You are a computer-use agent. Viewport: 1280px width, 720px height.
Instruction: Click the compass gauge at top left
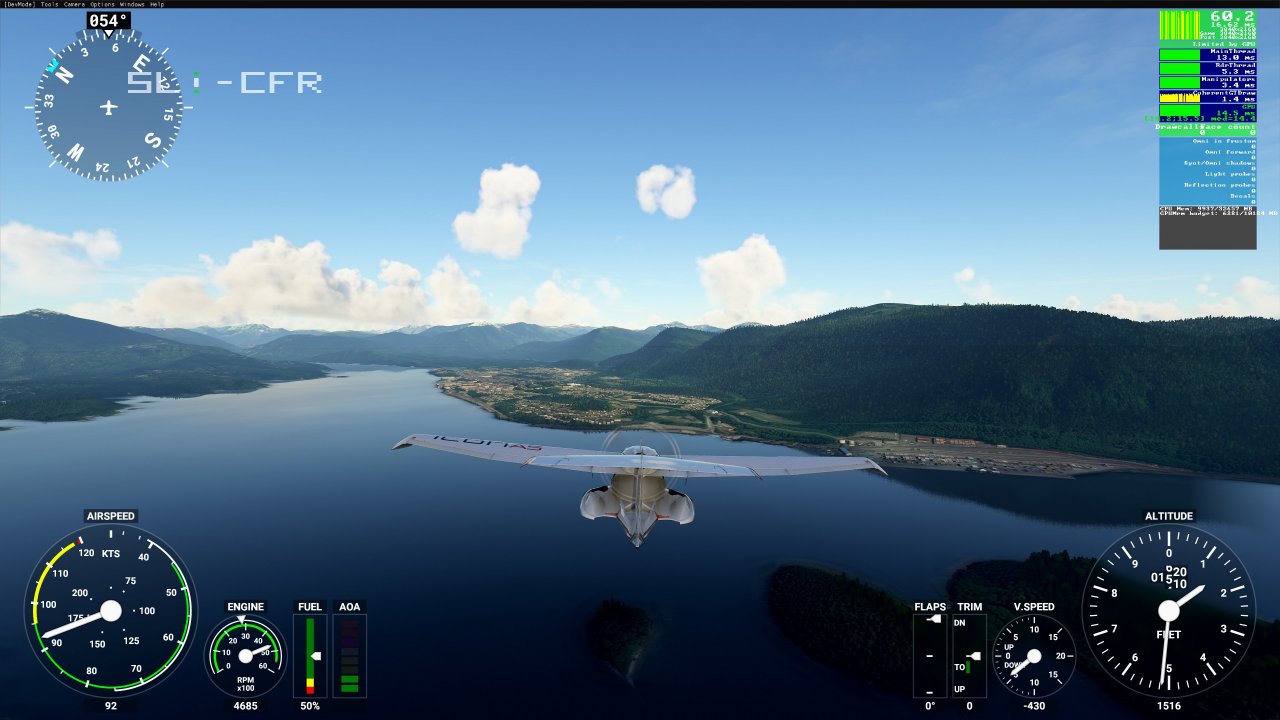tap(107, 105)
